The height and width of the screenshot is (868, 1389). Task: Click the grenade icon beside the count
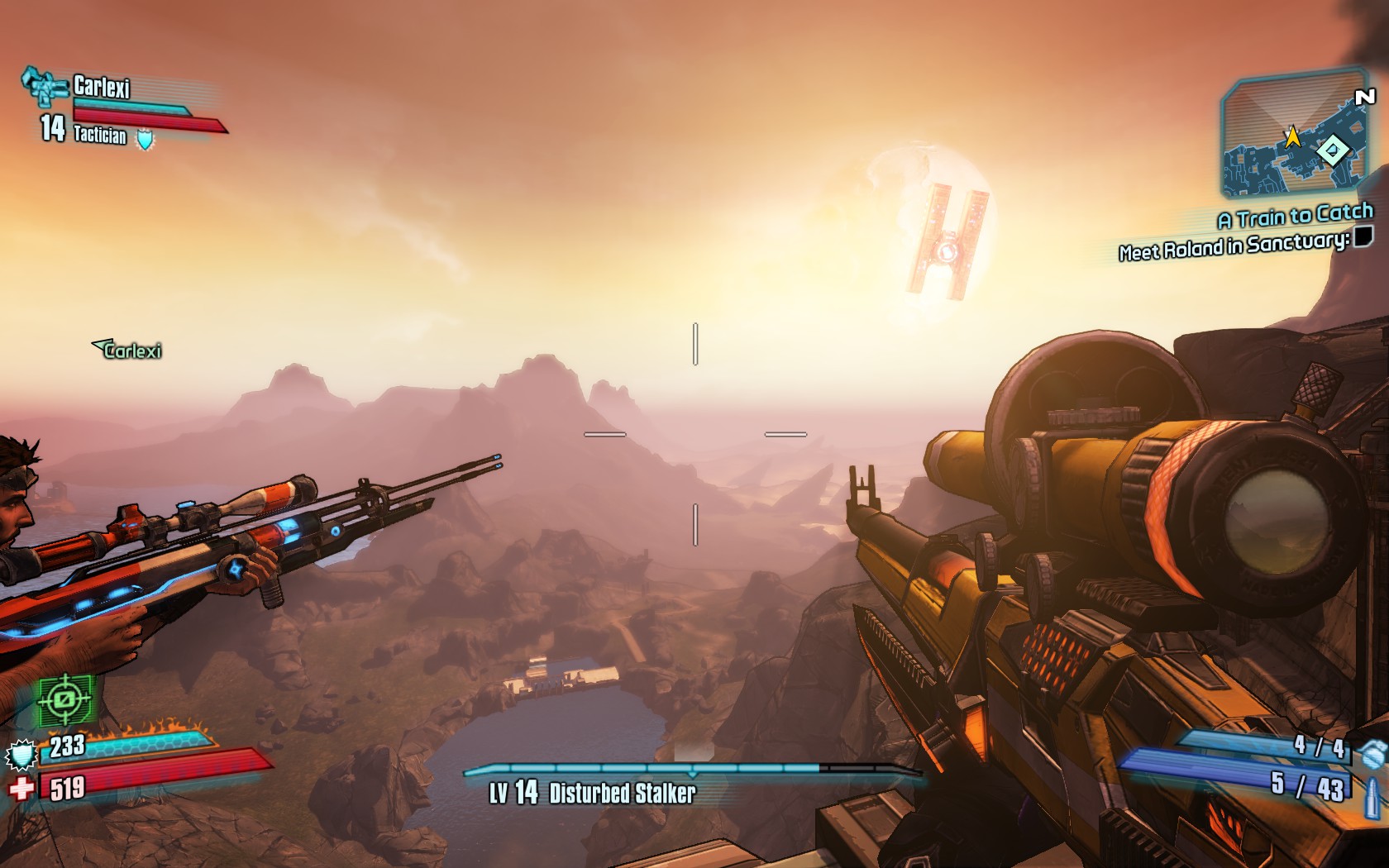click(1372, 753)
